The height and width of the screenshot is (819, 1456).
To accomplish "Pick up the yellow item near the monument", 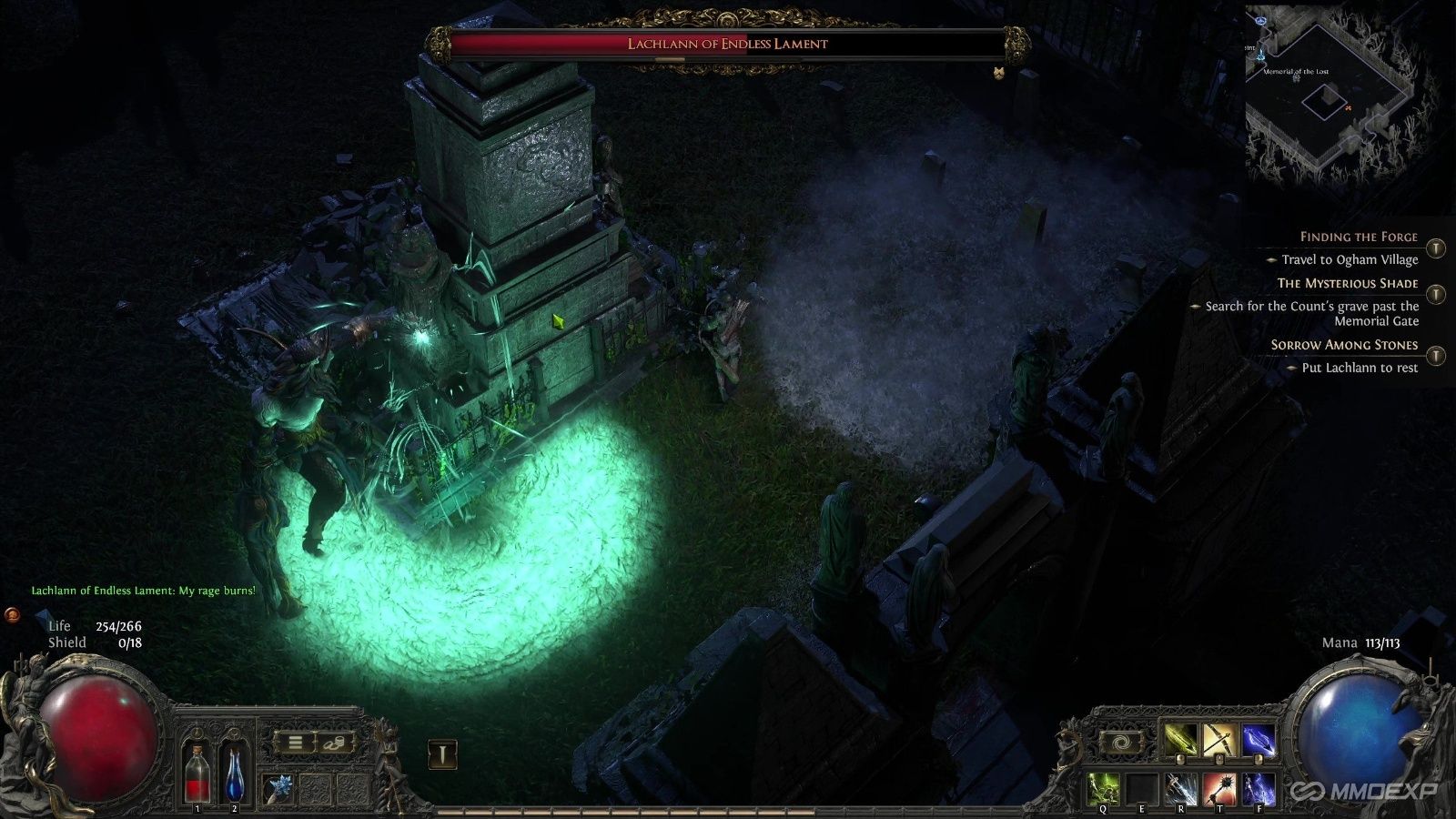I will pyautogui.click(x=559, y=321).
